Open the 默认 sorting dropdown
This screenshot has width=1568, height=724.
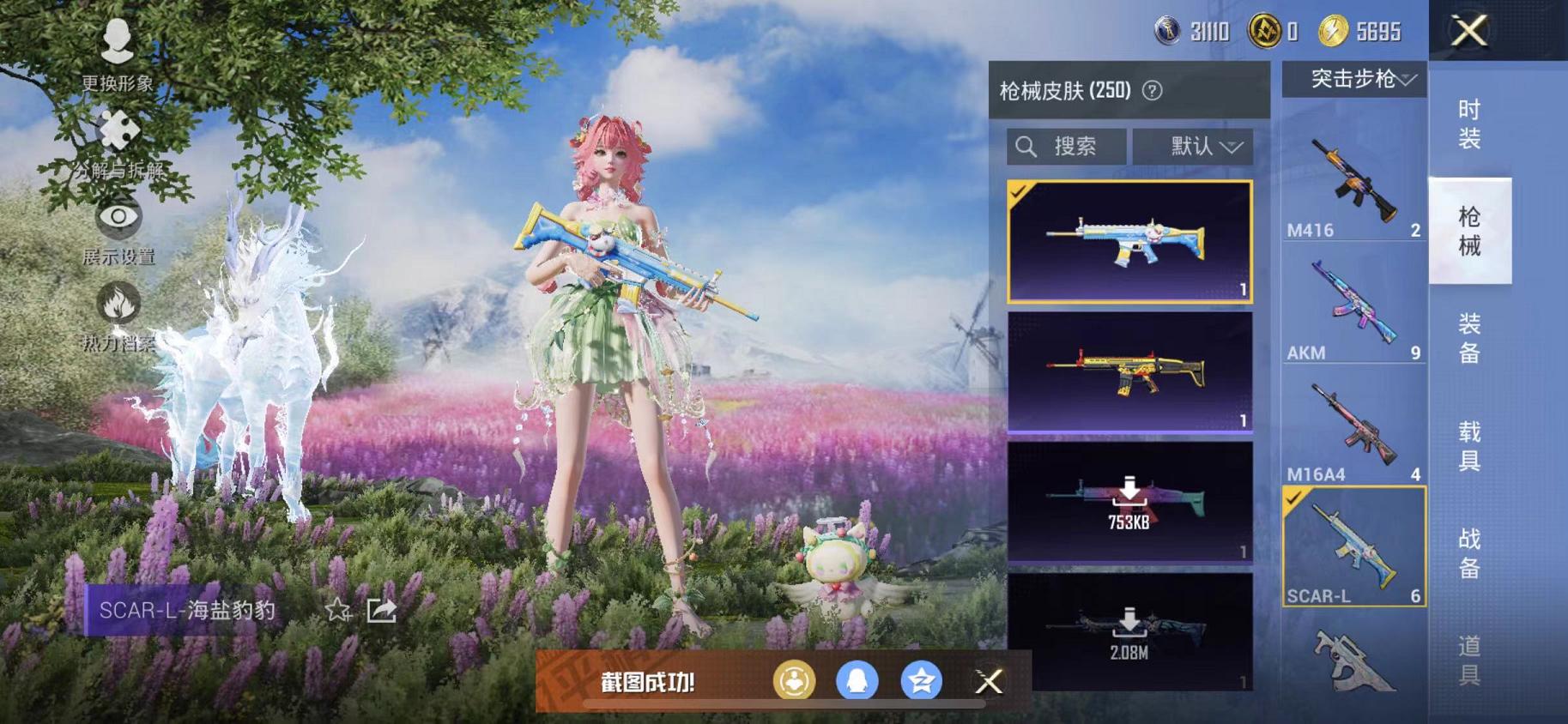point(1195,146)
